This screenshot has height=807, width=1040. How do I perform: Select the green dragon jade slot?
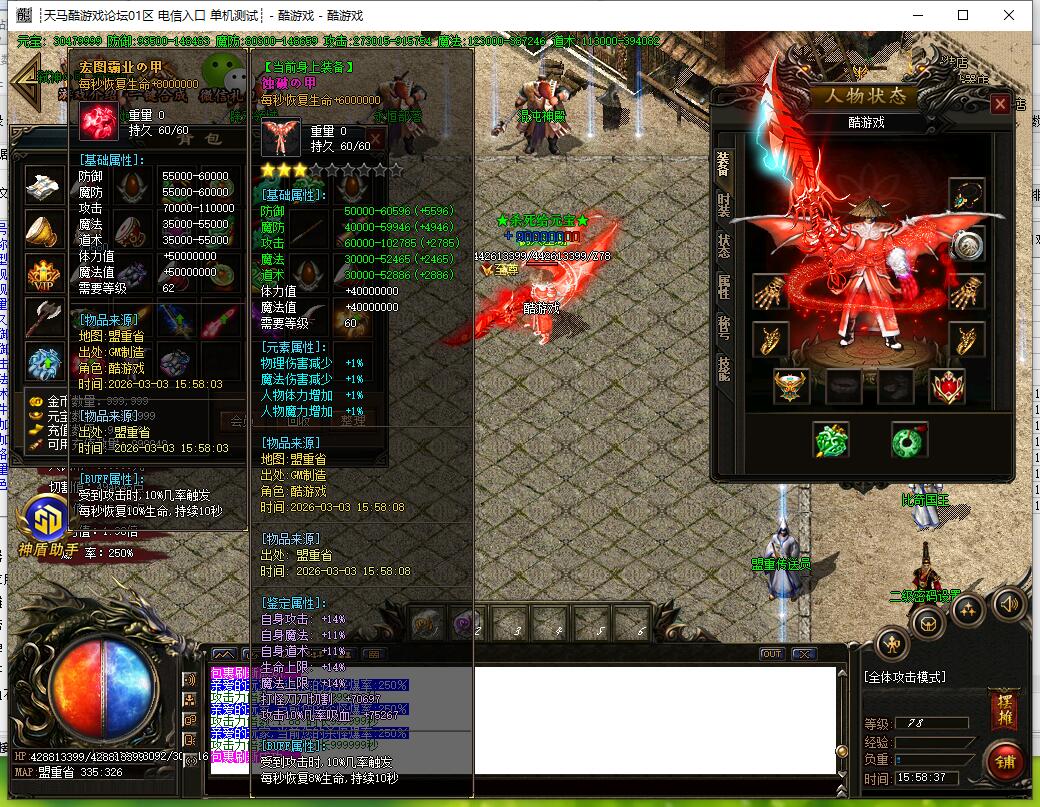(830, 439)
